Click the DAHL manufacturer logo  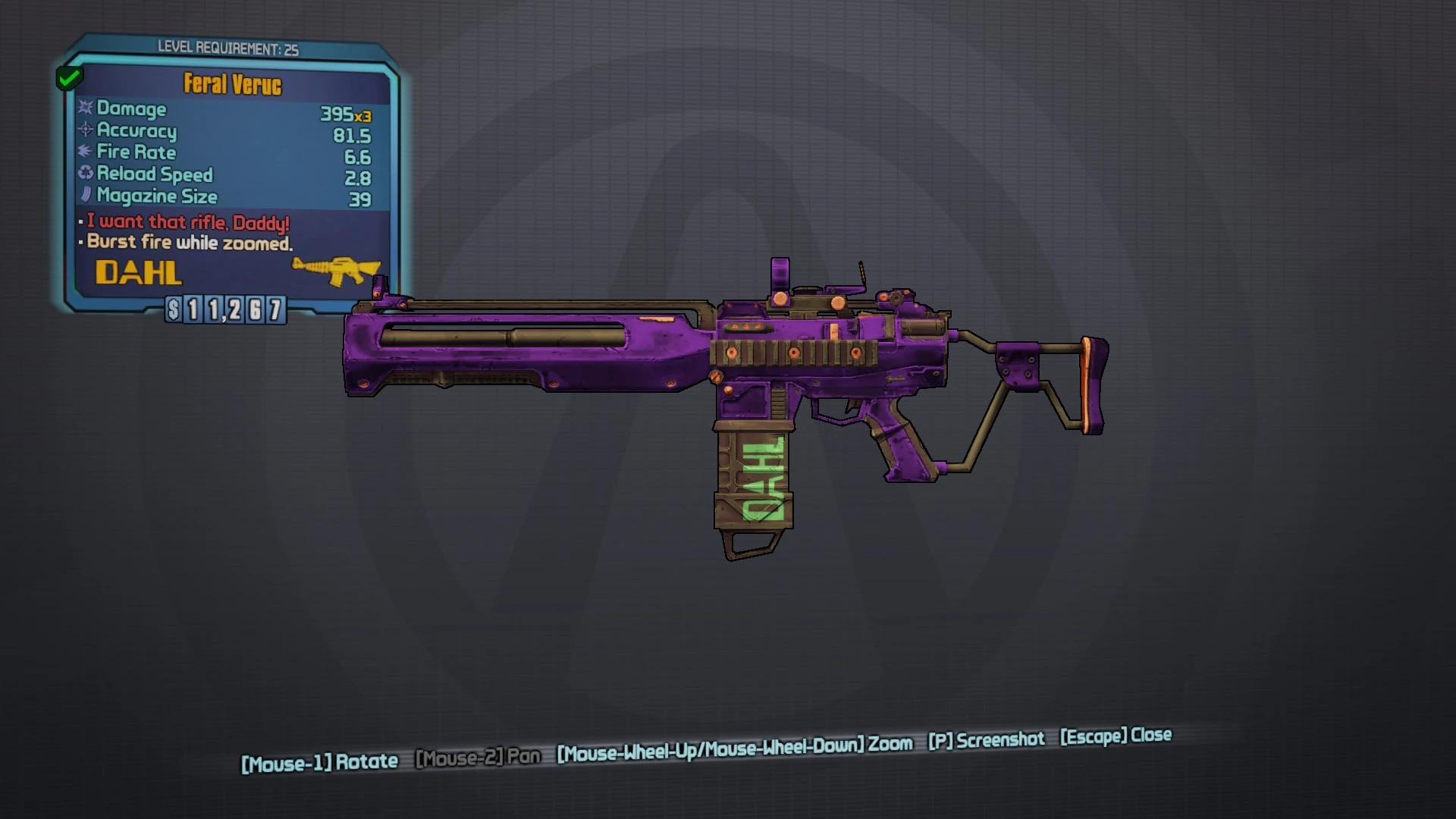point(138,273)
